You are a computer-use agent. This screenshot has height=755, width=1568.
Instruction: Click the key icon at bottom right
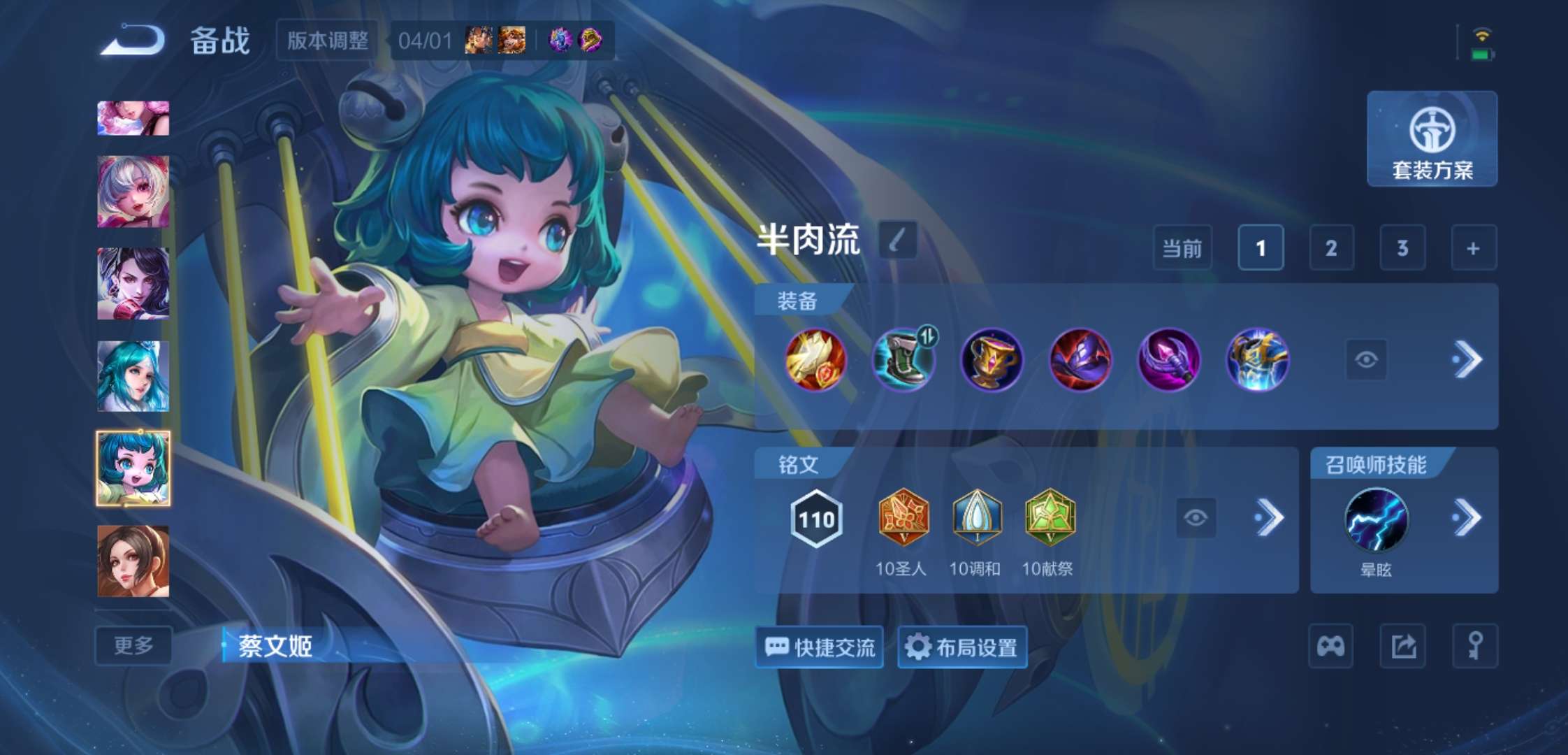1475,647
